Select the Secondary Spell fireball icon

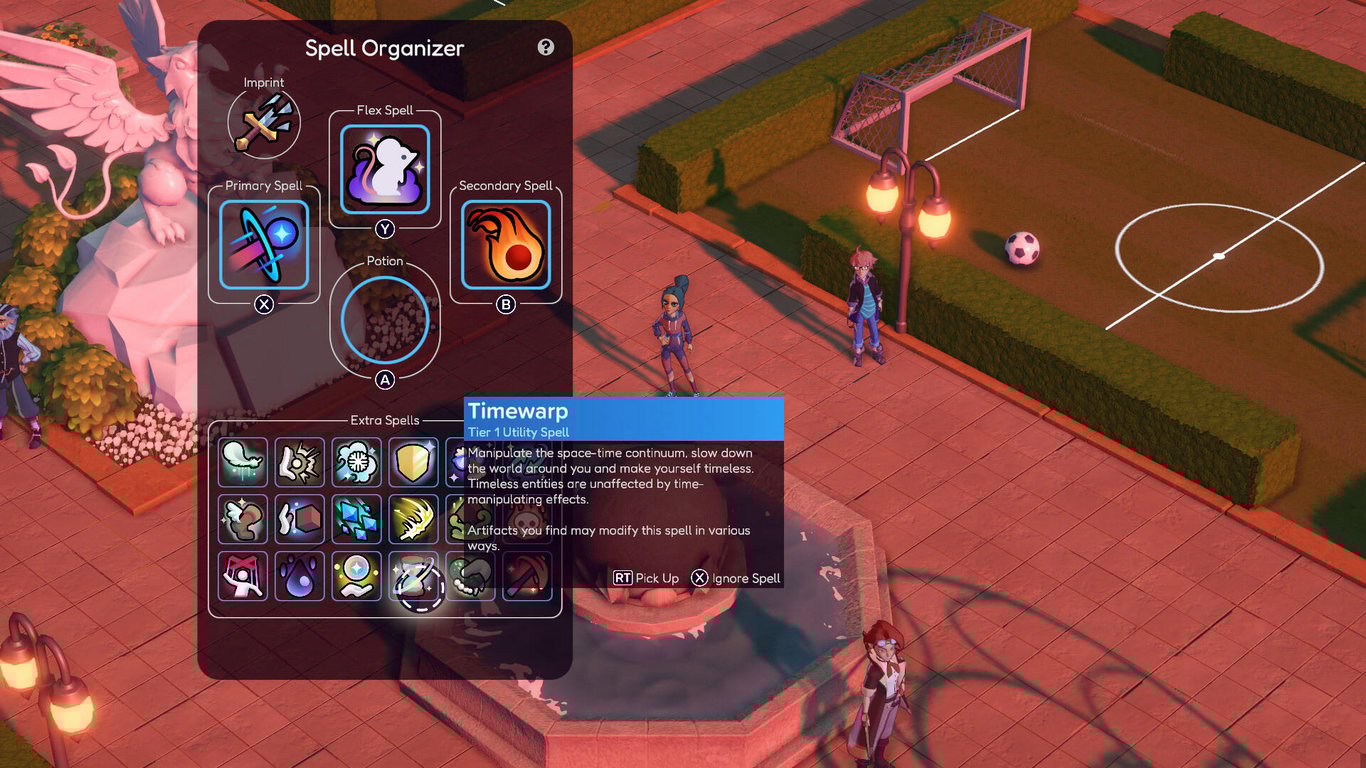(505, 243)
